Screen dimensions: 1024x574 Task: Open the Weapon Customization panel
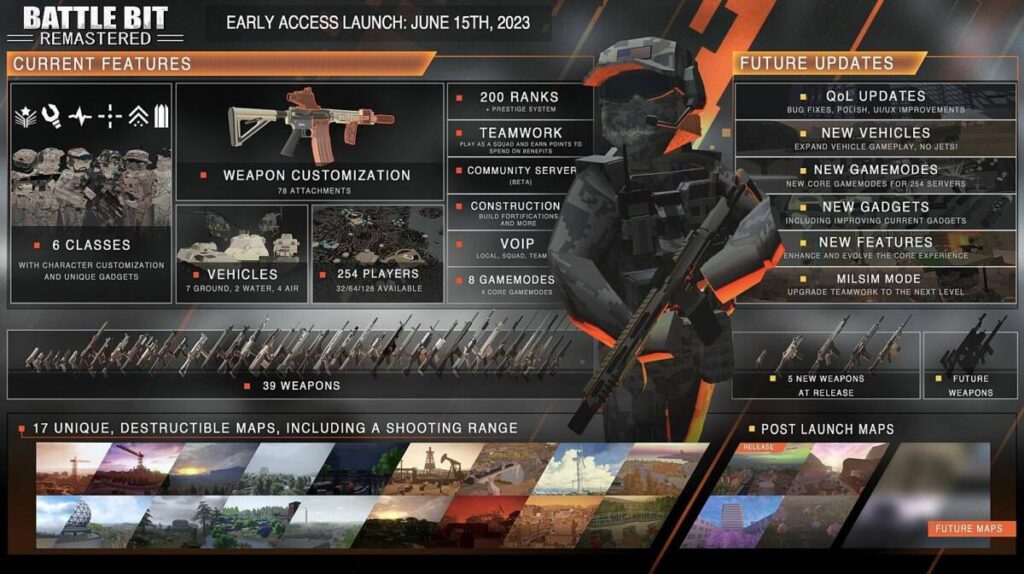pos(309,141)
